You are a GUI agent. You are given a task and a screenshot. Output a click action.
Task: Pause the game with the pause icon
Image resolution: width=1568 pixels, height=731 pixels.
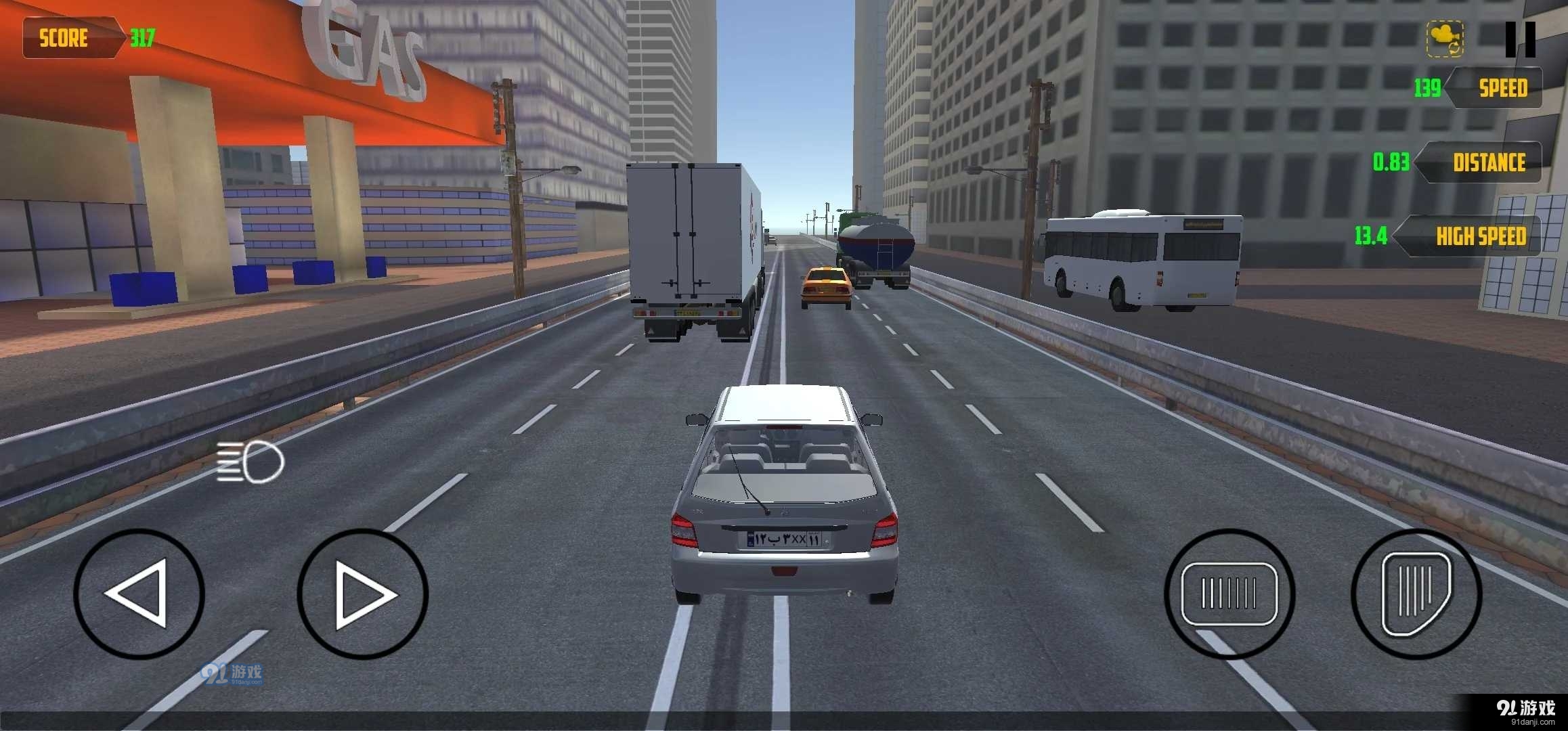[x=1521, y=39]
